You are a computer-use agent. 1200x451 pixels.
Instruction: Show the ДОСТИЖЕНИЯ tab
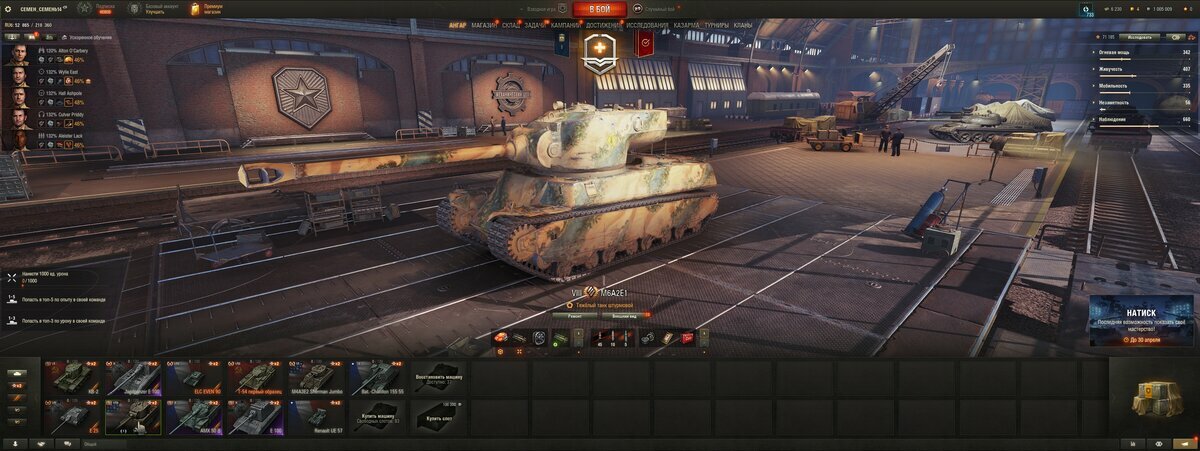(604, 24)
